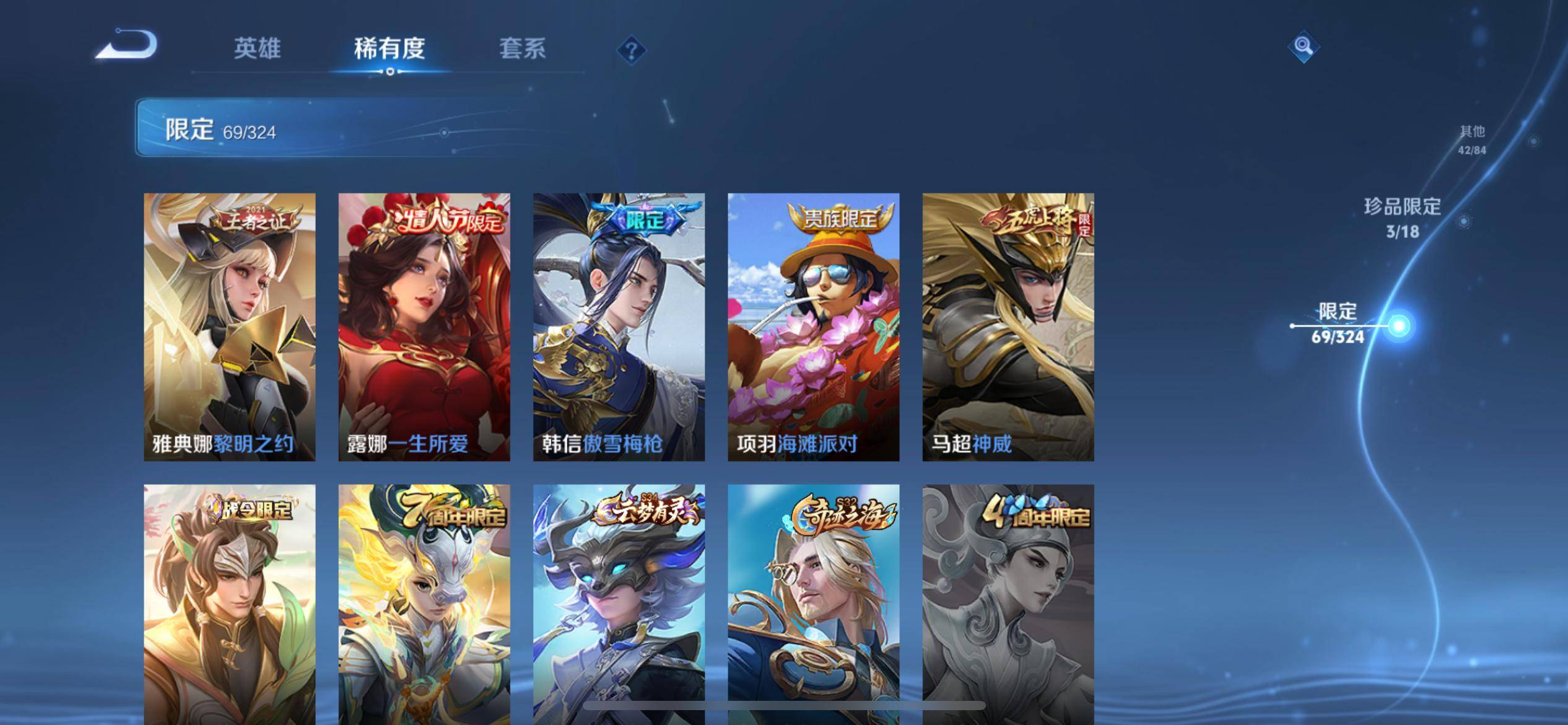
Task: Jump to the 珍品限定 3/18 category
Action: [x=1402, y=217]
